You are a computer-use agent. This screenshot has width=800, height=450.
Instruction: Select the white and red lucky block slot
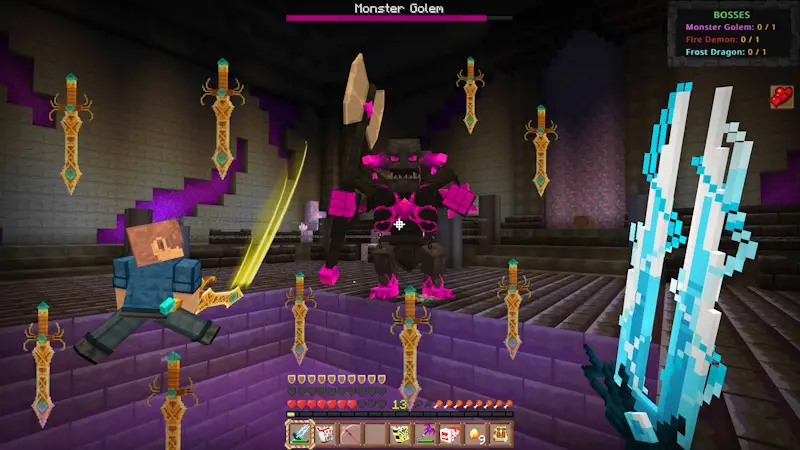tap(325, 434)
